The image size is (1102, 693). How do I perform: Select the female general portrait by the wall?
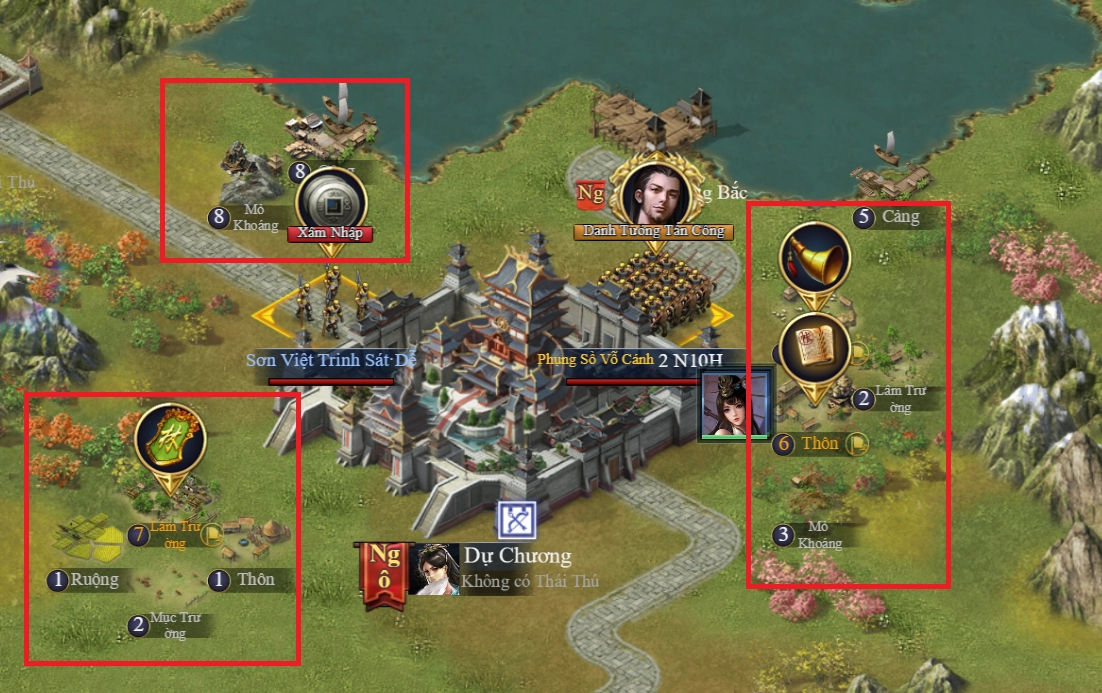[x=735, y=405]
